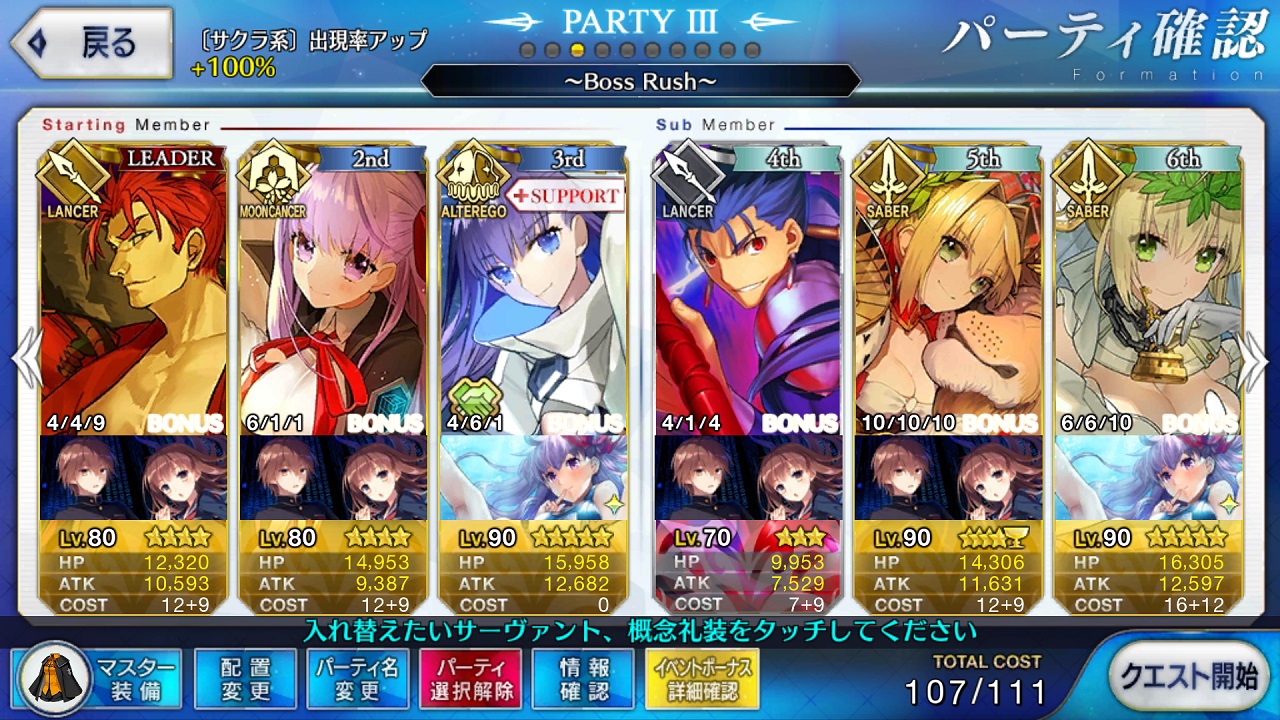Tap the leader's craft essence below Lv.80

click(x=133, y=478)
